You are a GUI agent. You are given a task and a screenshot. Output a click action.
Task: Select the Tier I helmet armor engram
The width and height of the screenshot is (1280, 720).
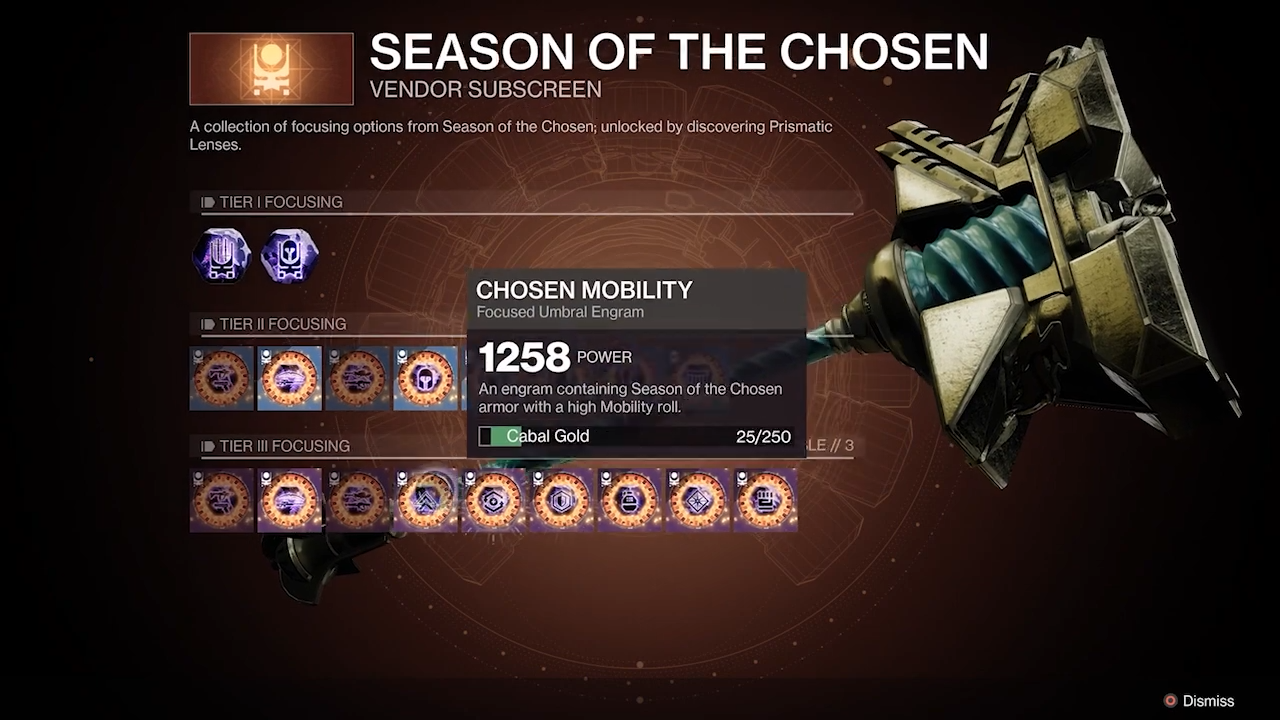pos(289,256)
